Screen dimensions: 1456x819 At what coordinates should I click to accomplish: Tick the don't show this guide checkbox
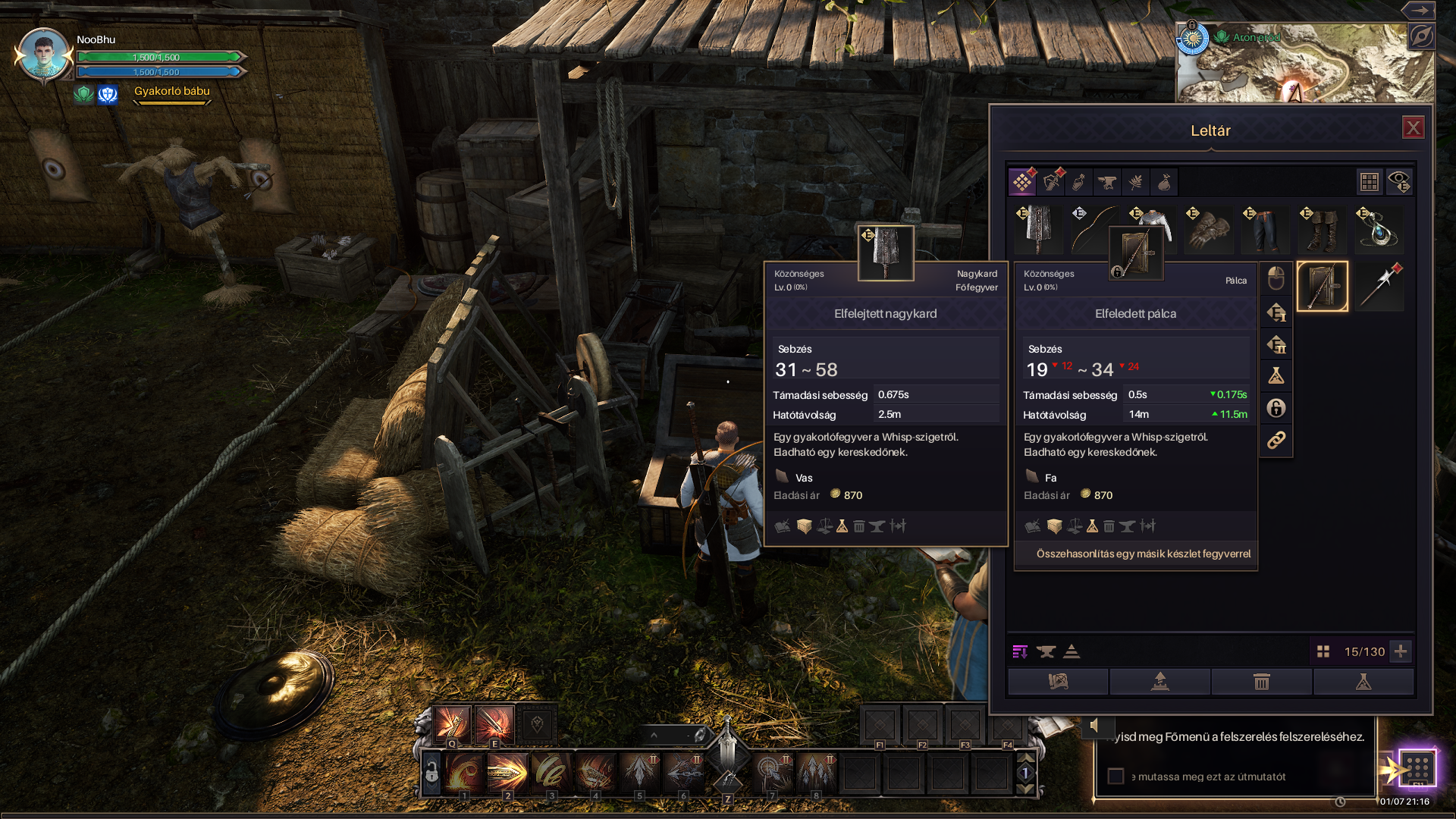pos(1116,777)
